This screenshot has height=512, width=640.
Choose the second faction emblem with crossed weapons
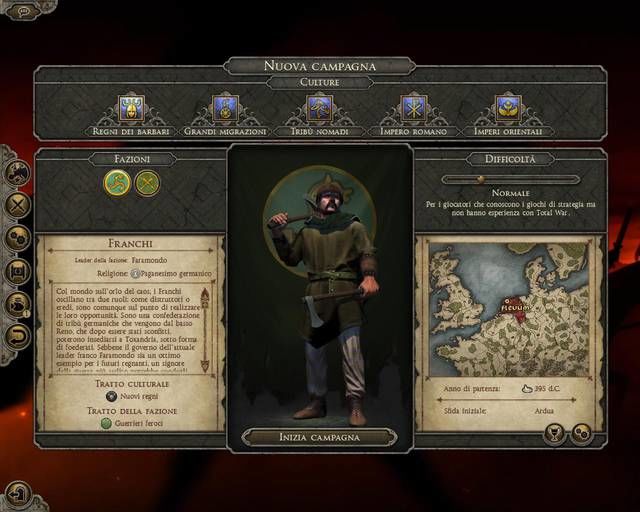click(x=148, y=182)
